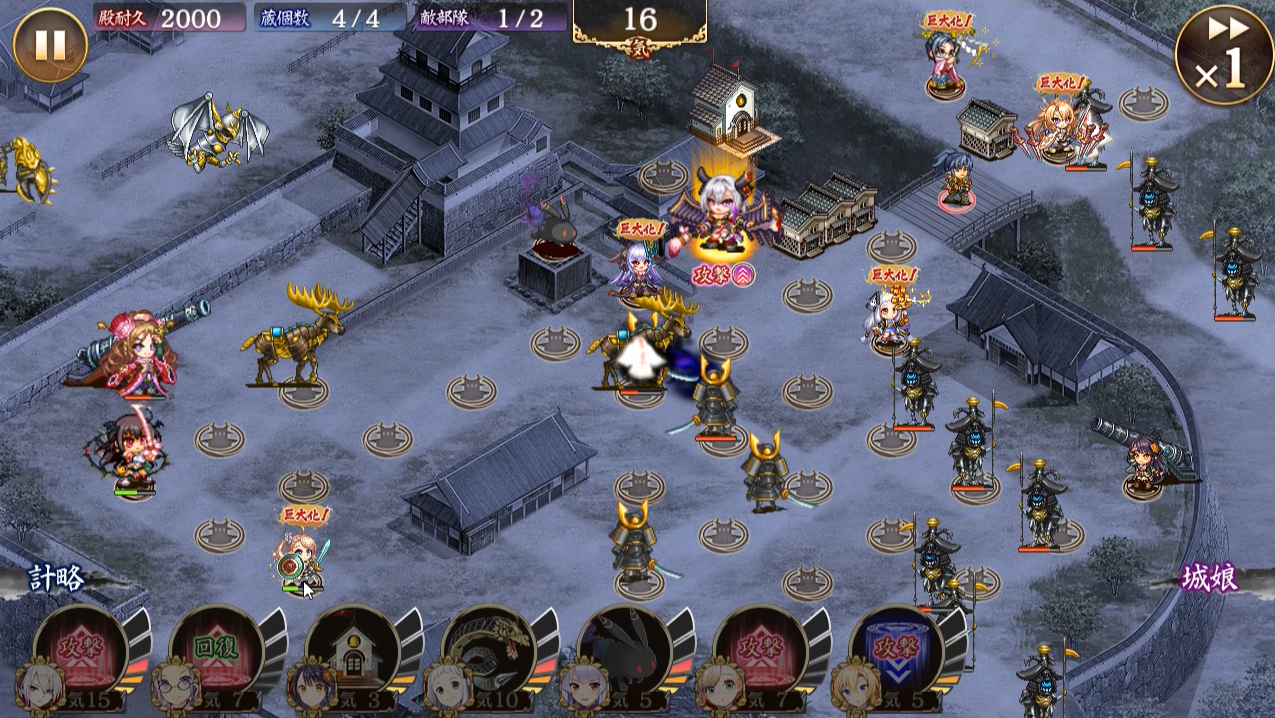Switch to the 城娘 panel
The height and width of the screenshot is (718, 1275).
[1209, 578]
